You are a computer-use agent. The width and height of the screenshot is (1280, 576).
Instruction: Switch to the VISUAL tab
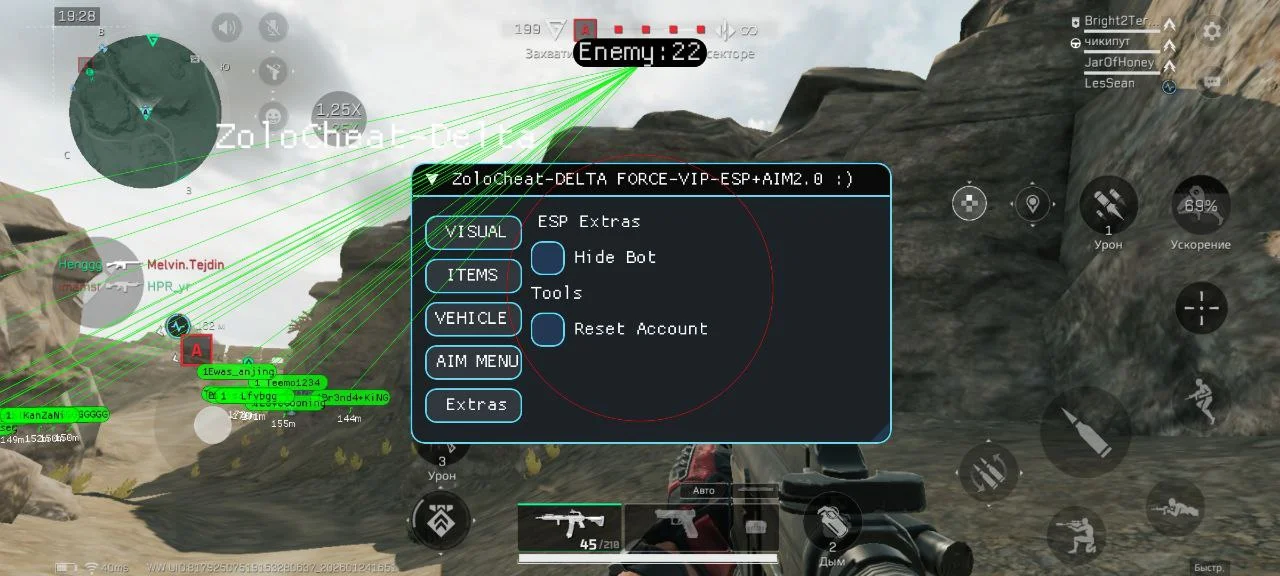[x=473, y=232]
